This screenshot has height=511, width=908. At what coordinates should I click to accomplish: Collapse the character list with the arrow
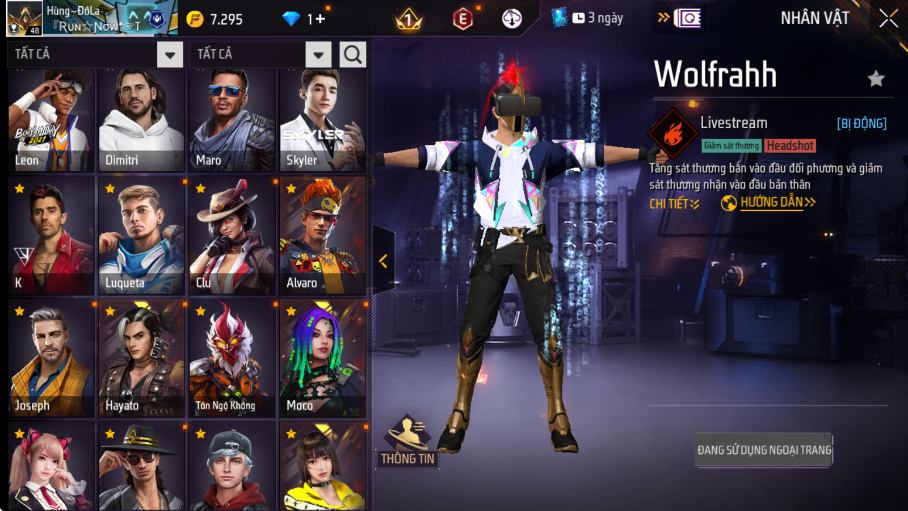tap(383, 261)
